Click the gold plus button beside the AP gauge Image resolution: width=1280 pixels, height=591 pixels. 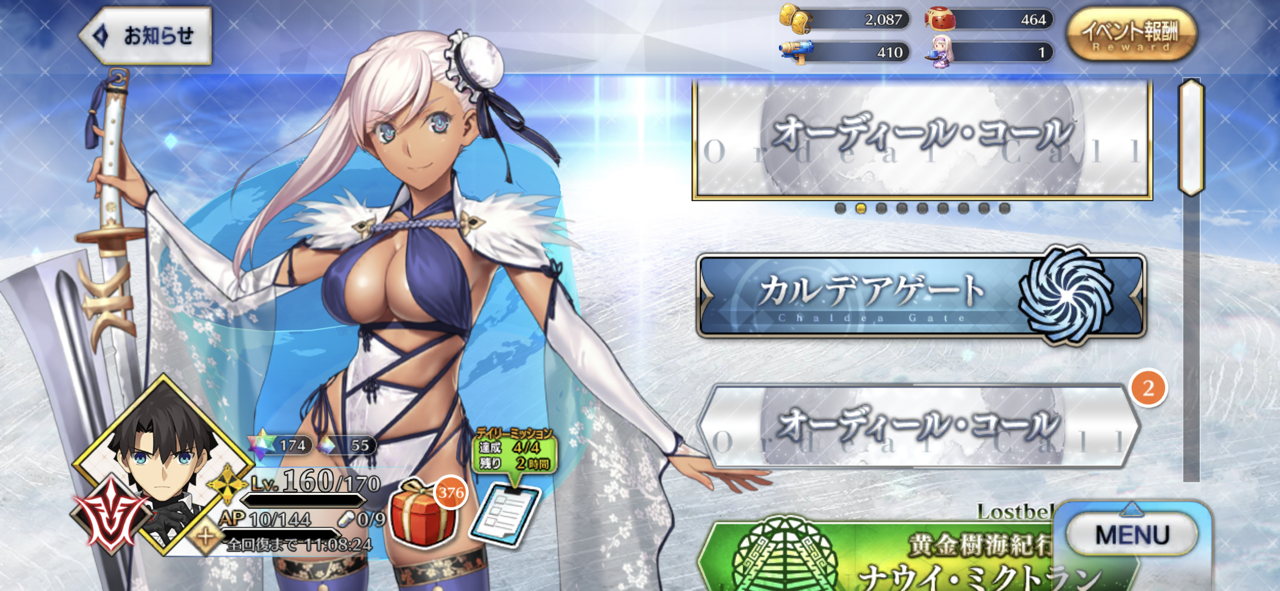(206, 537)
